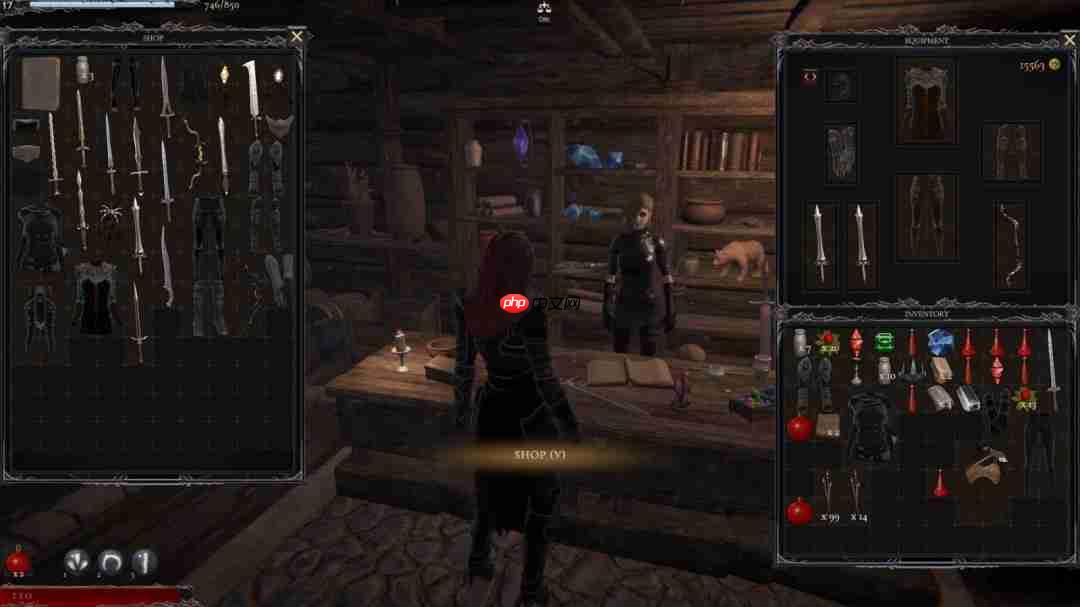This screenshot has height=607, width=1080.
Task: Select the equipped boots slot
Action: tap(1011, 150)
